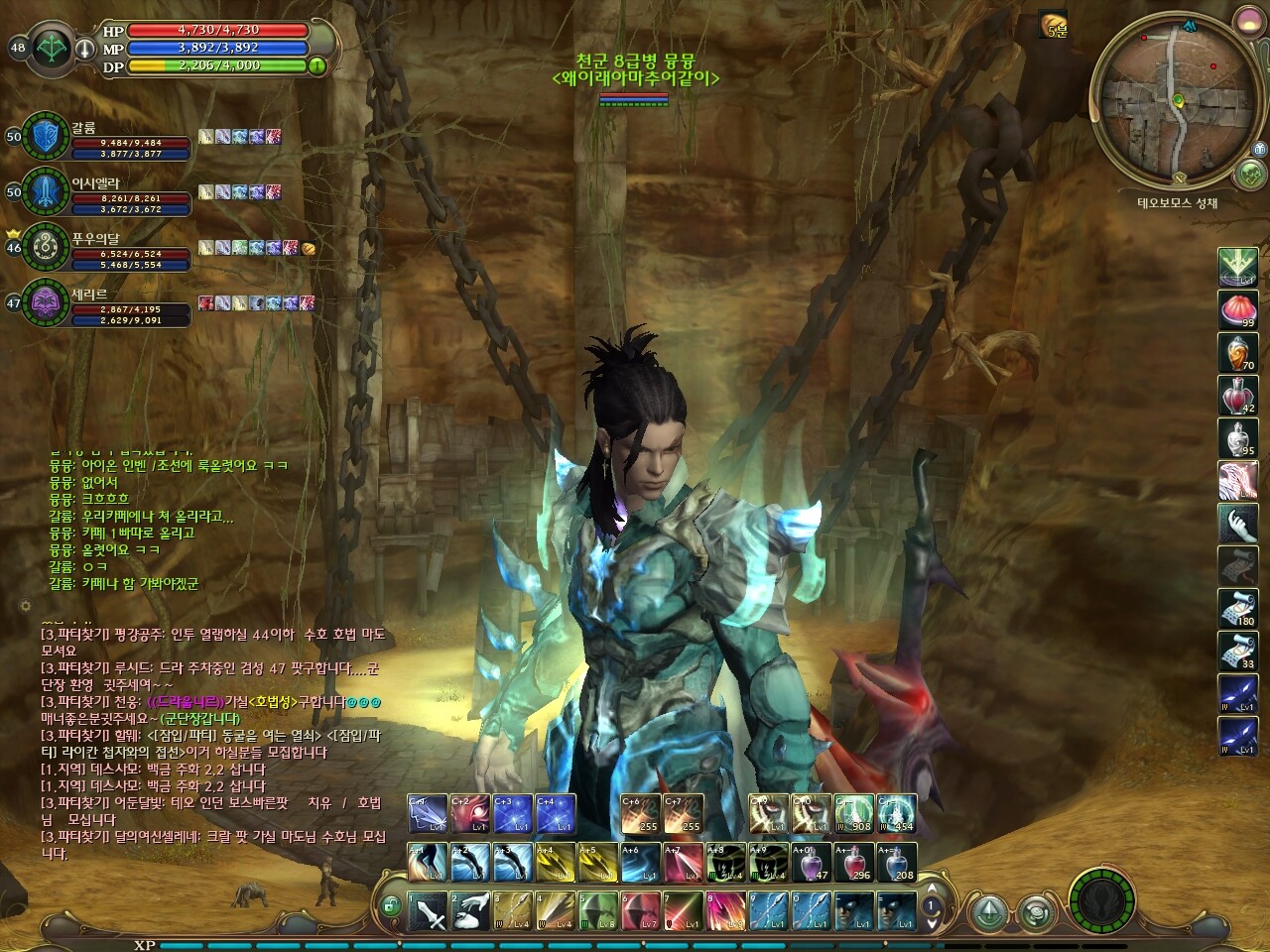Viewport: 1270px width, 952px height.
Task: Toggle the green hotbar lock icon
Action: 392,904
